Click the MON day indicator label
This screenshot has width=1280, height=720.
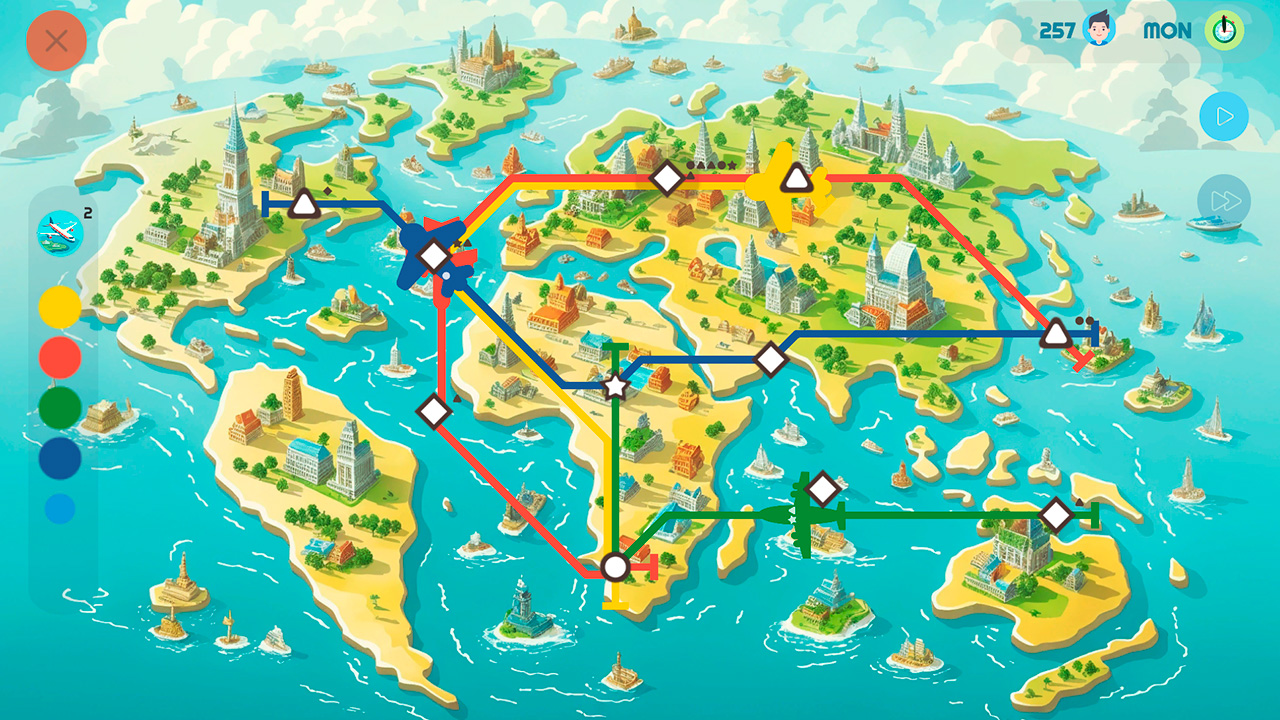point(1166,30)
